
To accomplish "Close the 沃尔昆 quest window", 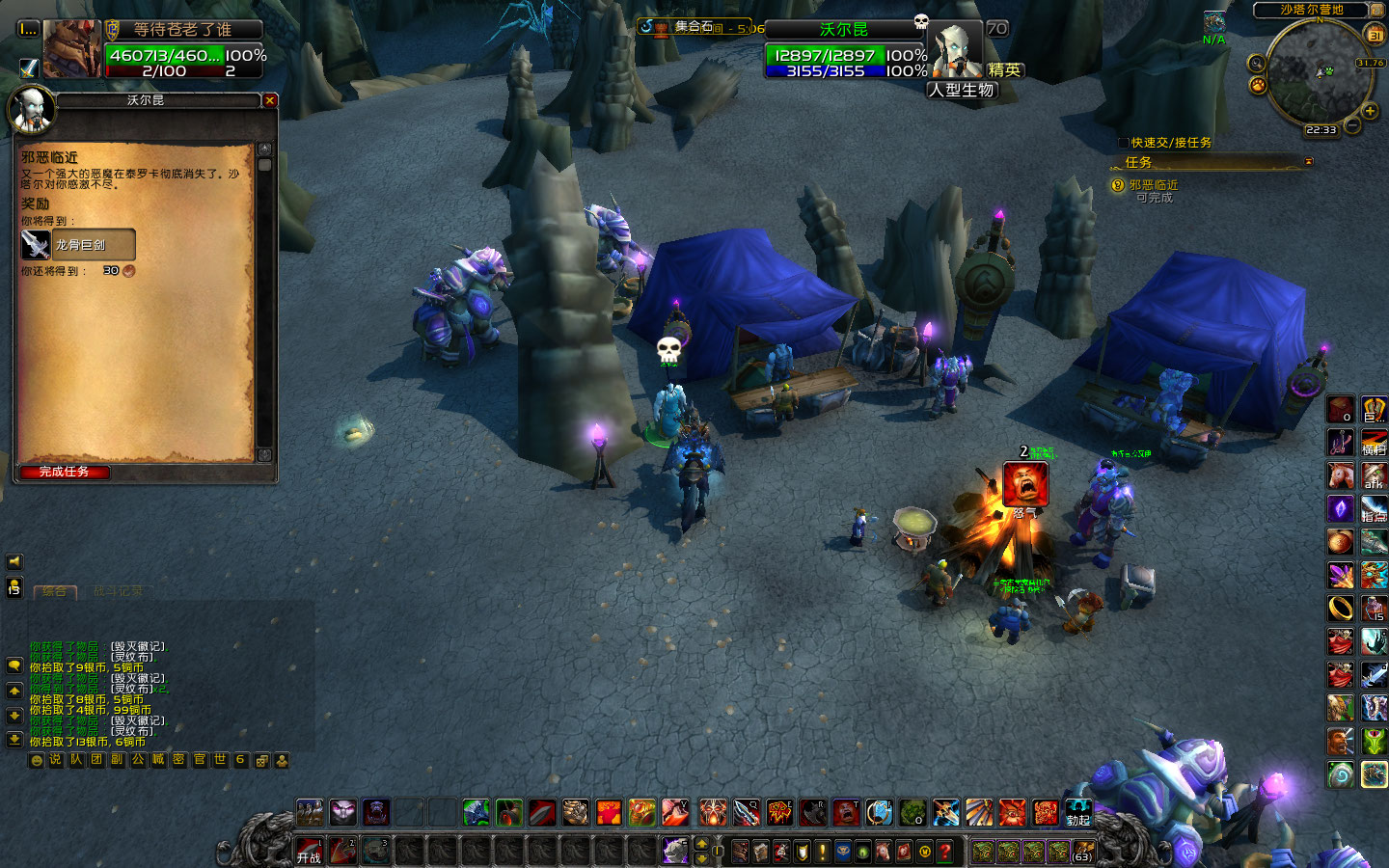I will tap(270, 100).
